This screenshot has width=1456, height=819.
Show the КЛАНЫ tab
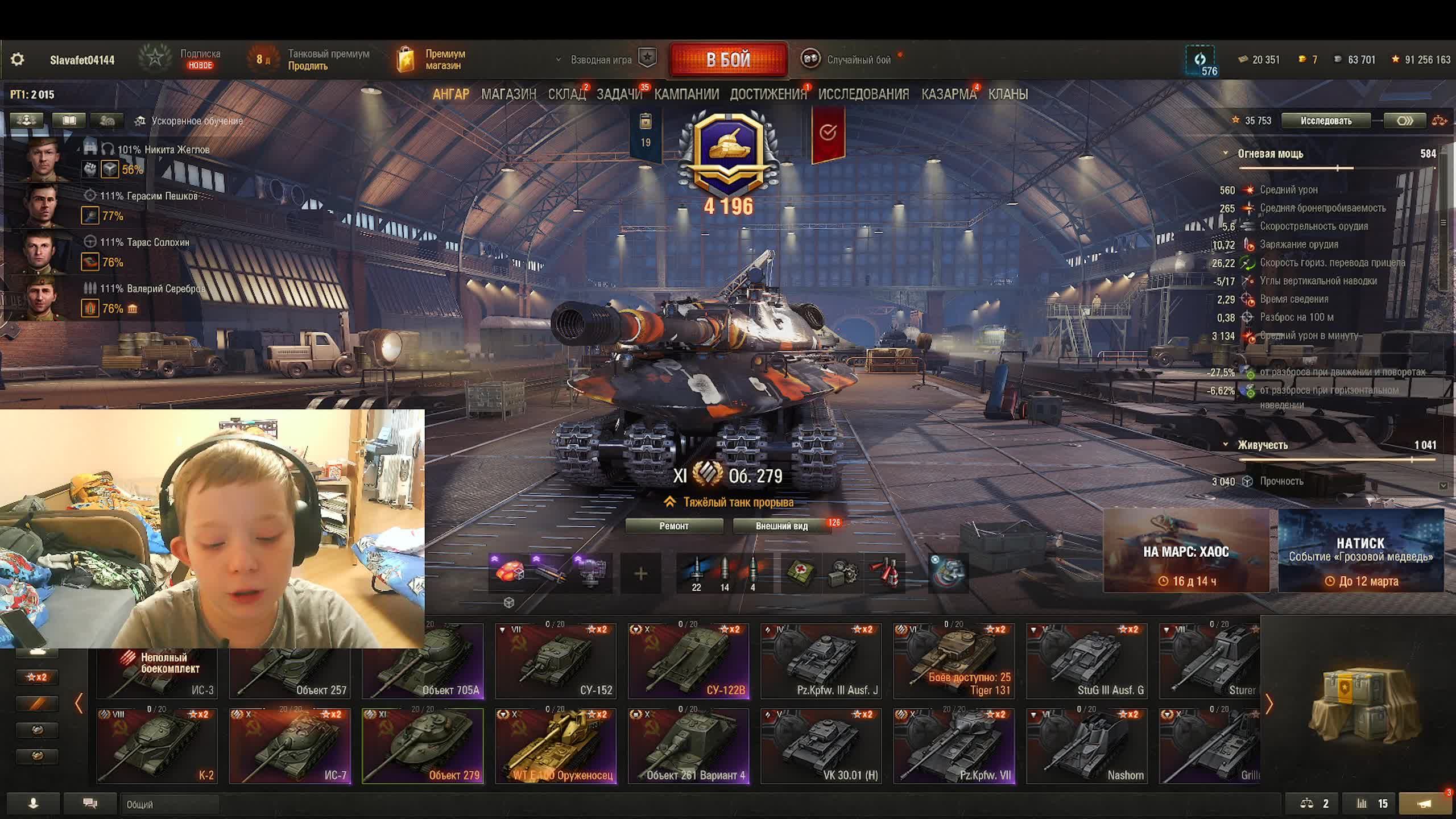pos(1008,94)
